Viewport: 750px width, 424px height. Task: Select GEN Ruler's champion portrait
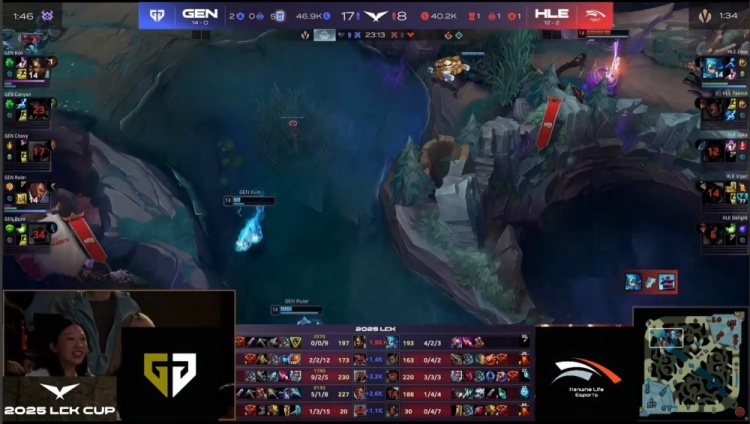37,191
